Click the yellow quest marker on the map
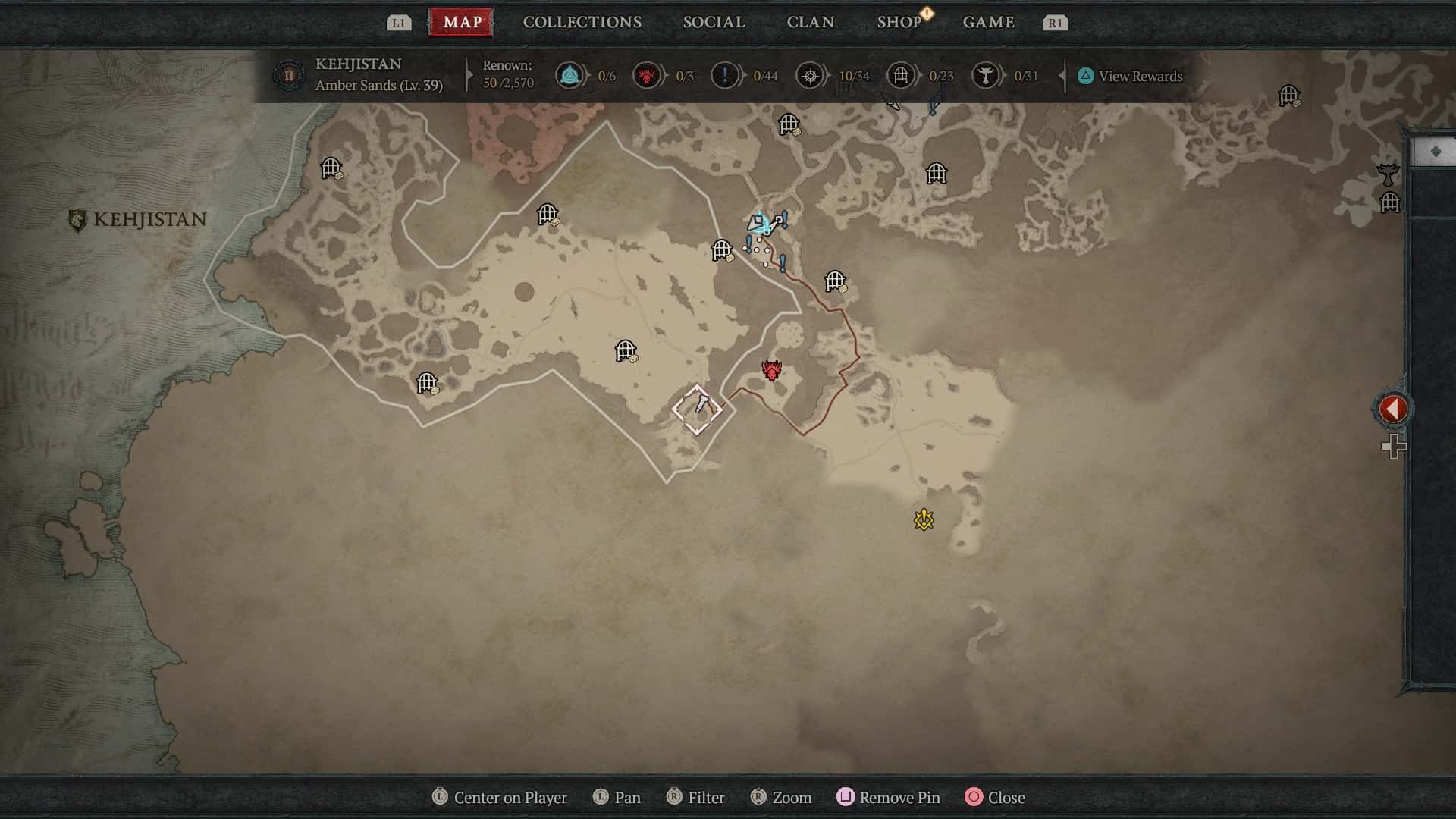The image size is (1456, 819). [x=924, y=519]
